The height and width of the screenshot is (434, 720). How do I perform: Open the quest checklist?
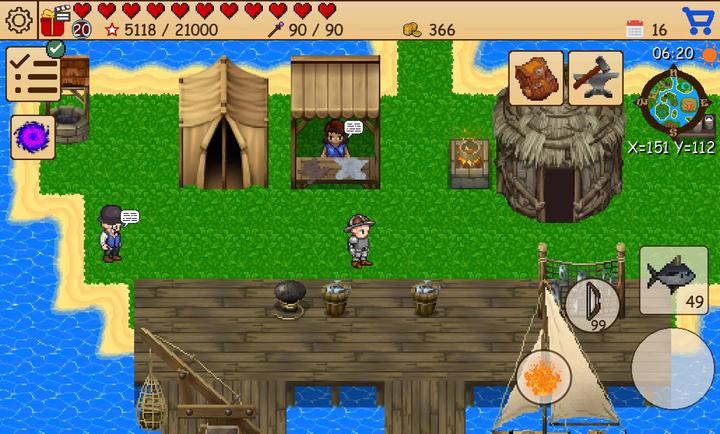click(x=32, y=74)
